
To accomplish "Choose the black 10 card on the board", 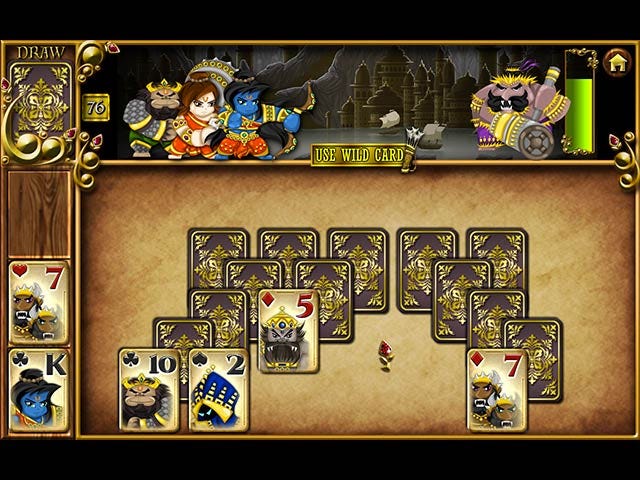I will tap(149, 390).
